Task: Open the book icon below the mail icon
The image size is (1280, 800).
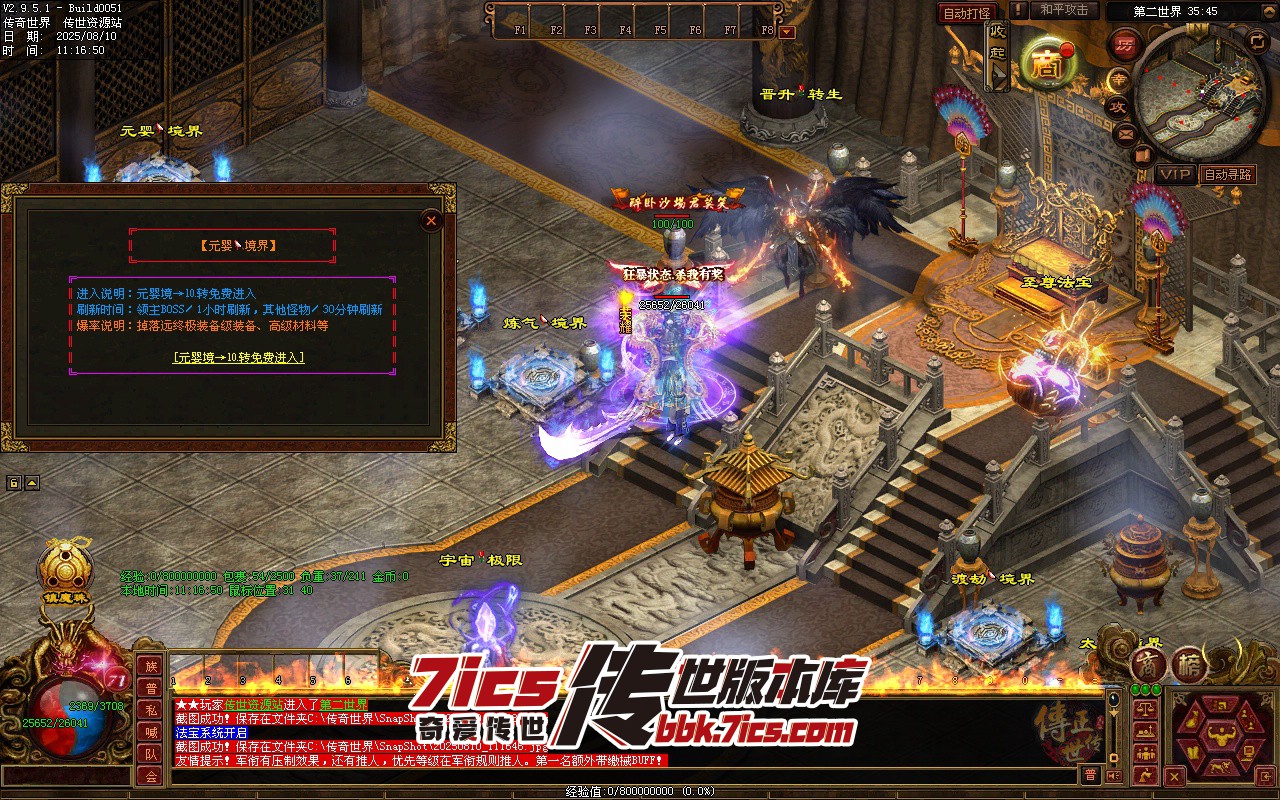Action: (1144, 155)
